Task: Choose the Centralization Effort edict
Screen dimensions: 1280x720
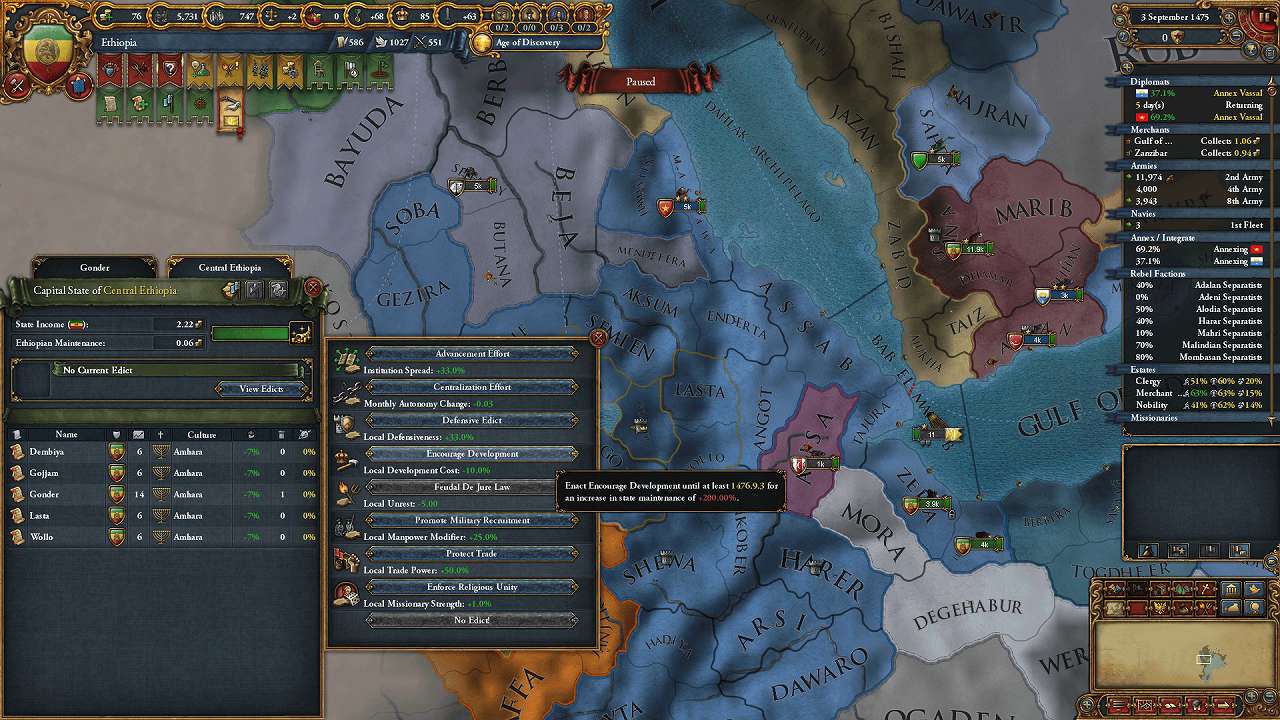Action: [x=472, y=387]
